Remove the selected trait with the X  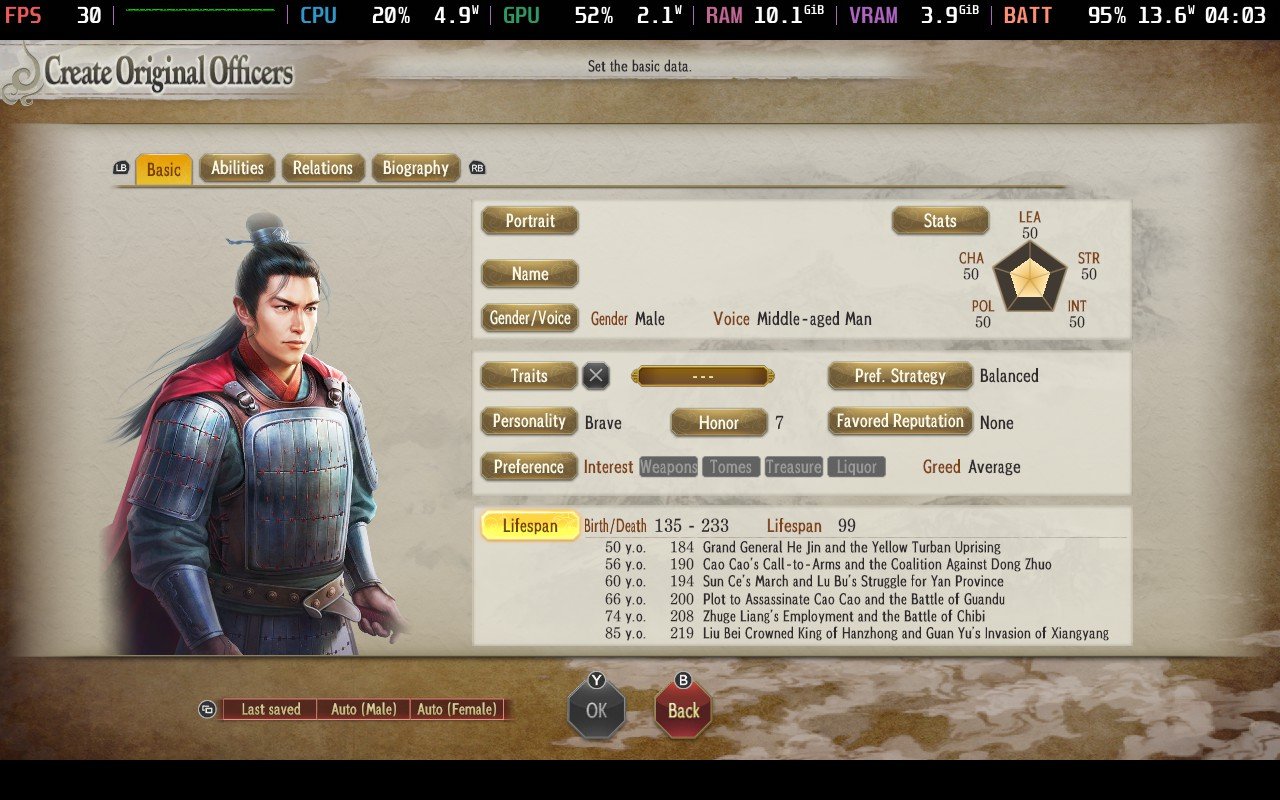click(596, 376)
